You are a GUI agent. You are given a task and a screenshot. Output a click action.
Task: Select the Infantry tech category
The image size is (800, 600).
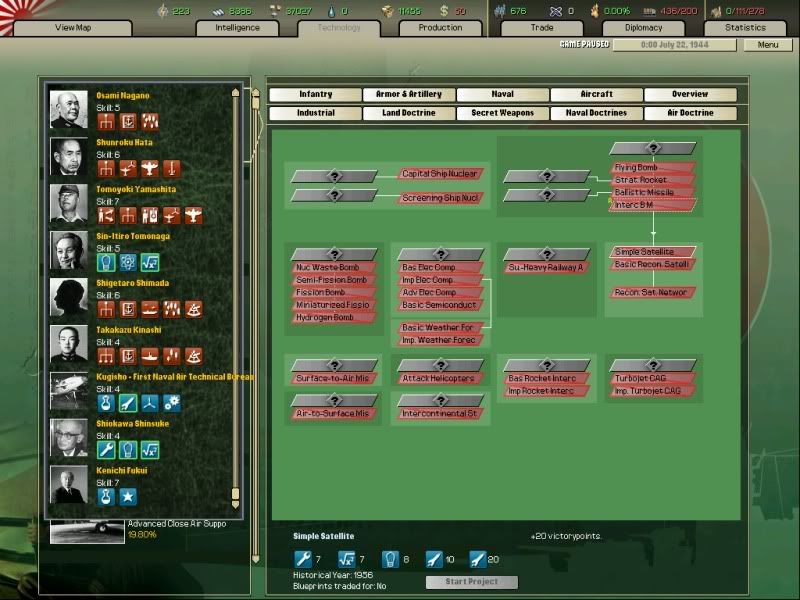(315, 95)
